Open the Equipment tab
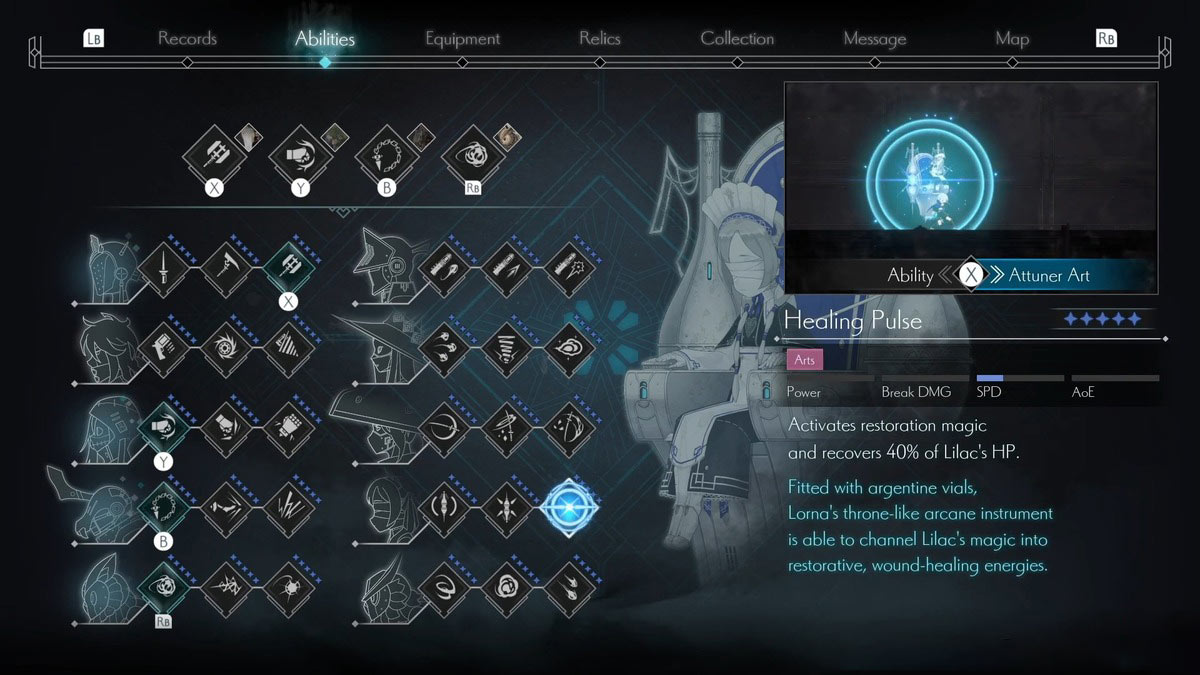The height and width of the screenshot is (675, 1200). point(462,39)
